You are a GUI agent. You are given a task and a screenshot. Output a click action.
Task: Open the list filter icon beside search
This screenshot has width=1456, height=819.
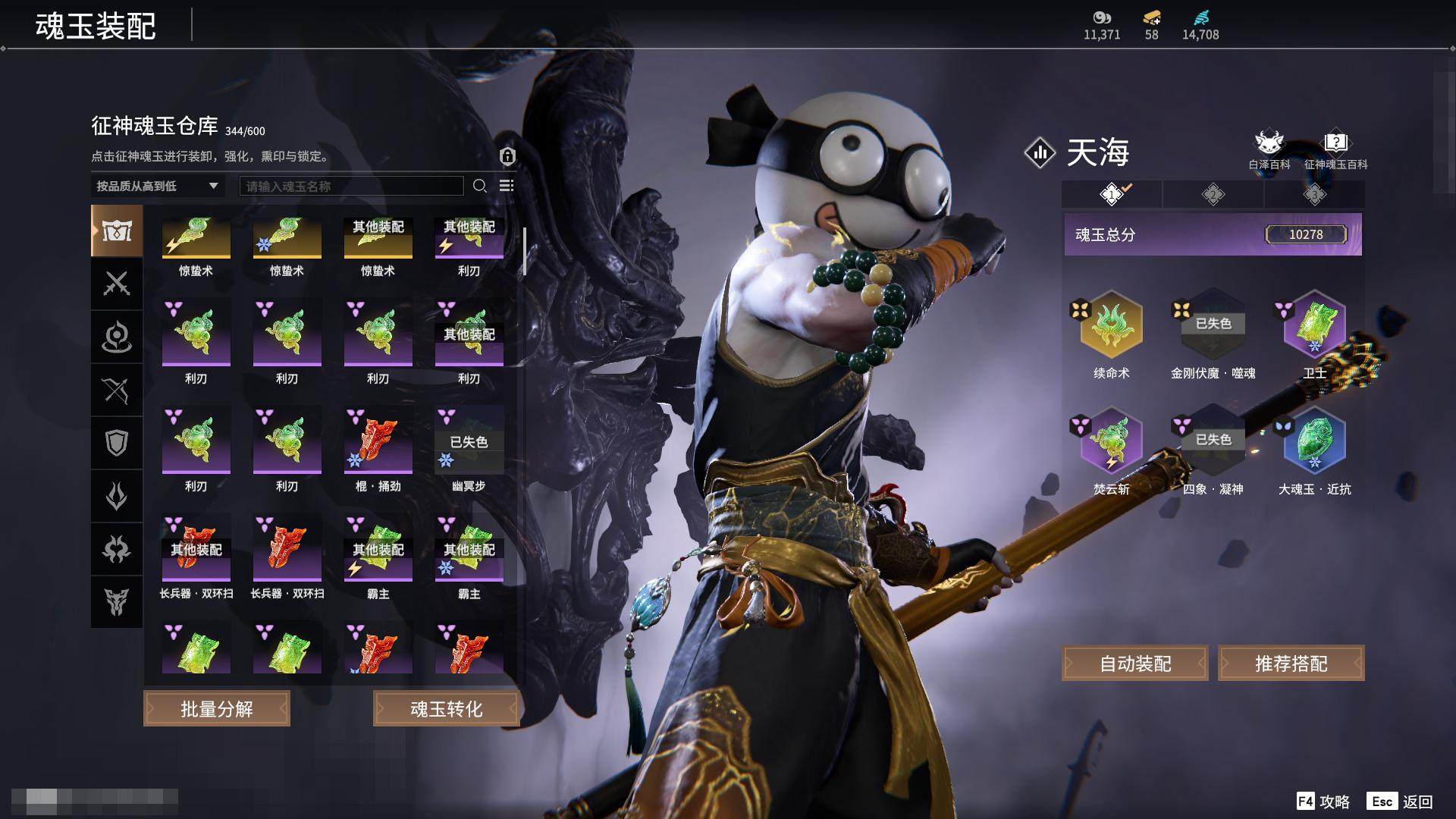[507, 186]
